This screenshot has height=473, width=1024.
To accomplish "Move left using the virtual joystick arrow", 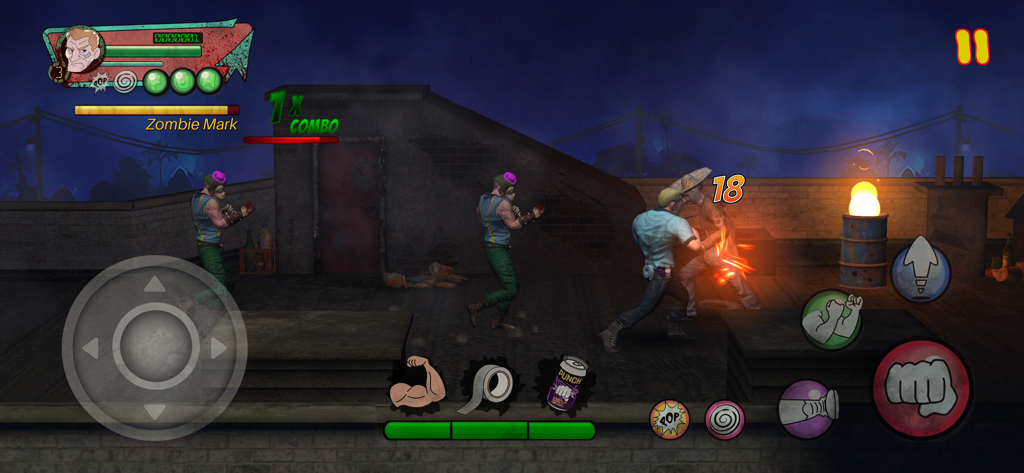I will point(91,348).
